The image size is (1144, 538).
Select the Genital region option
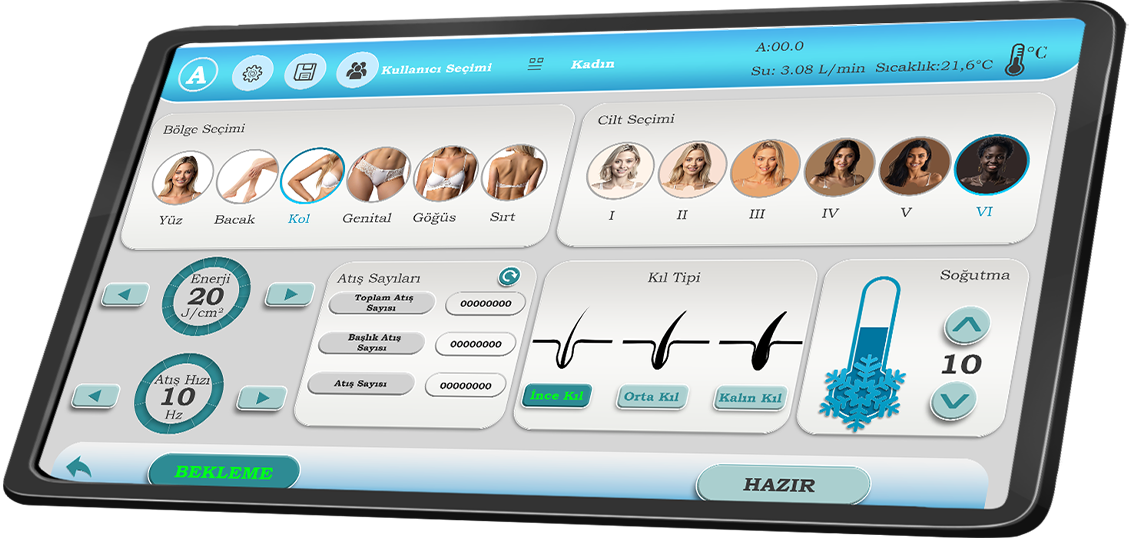point(377,174)
